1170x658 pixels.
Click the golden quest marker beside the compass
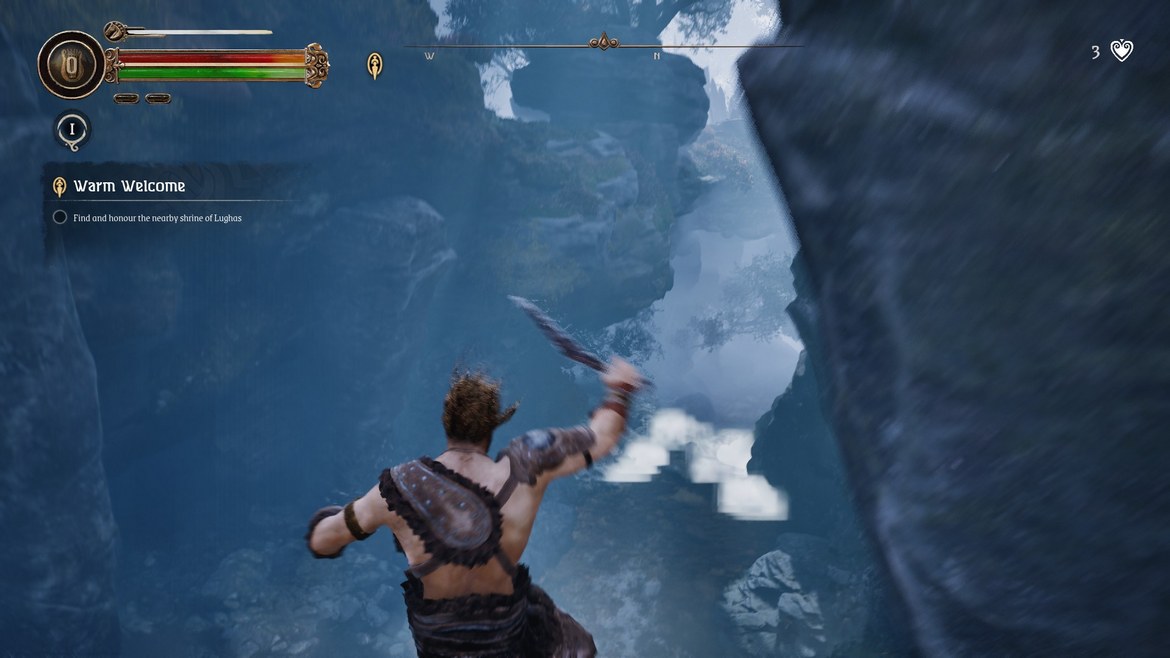coord(375,66)
